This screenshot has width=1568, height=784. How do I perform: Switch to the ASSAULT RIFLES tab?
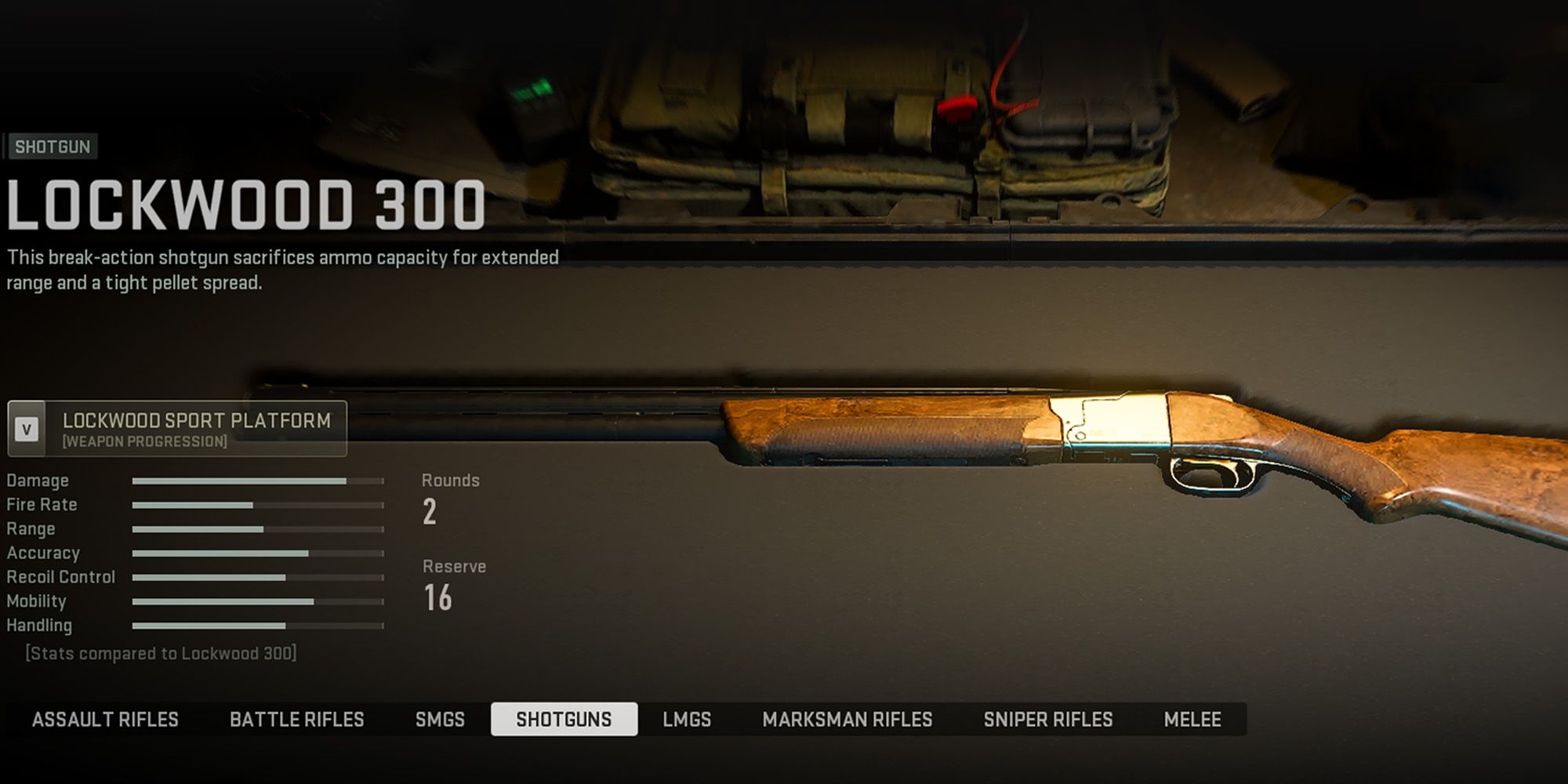pos(106,719)
